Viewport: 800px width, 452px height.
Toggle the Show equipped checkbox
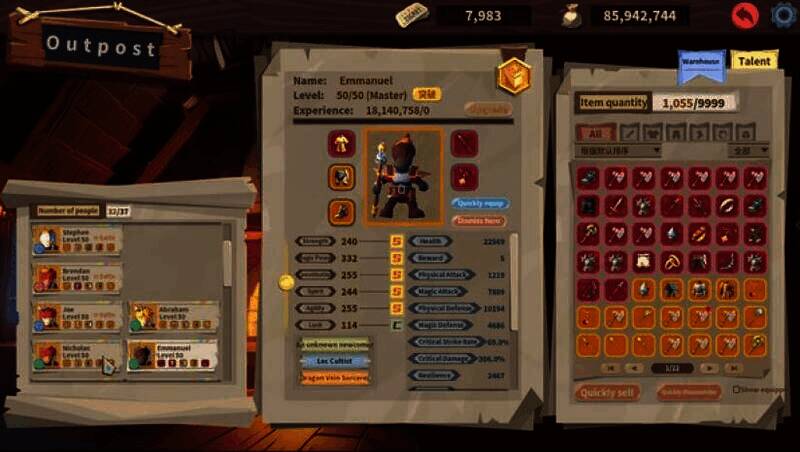click(737, 390)
